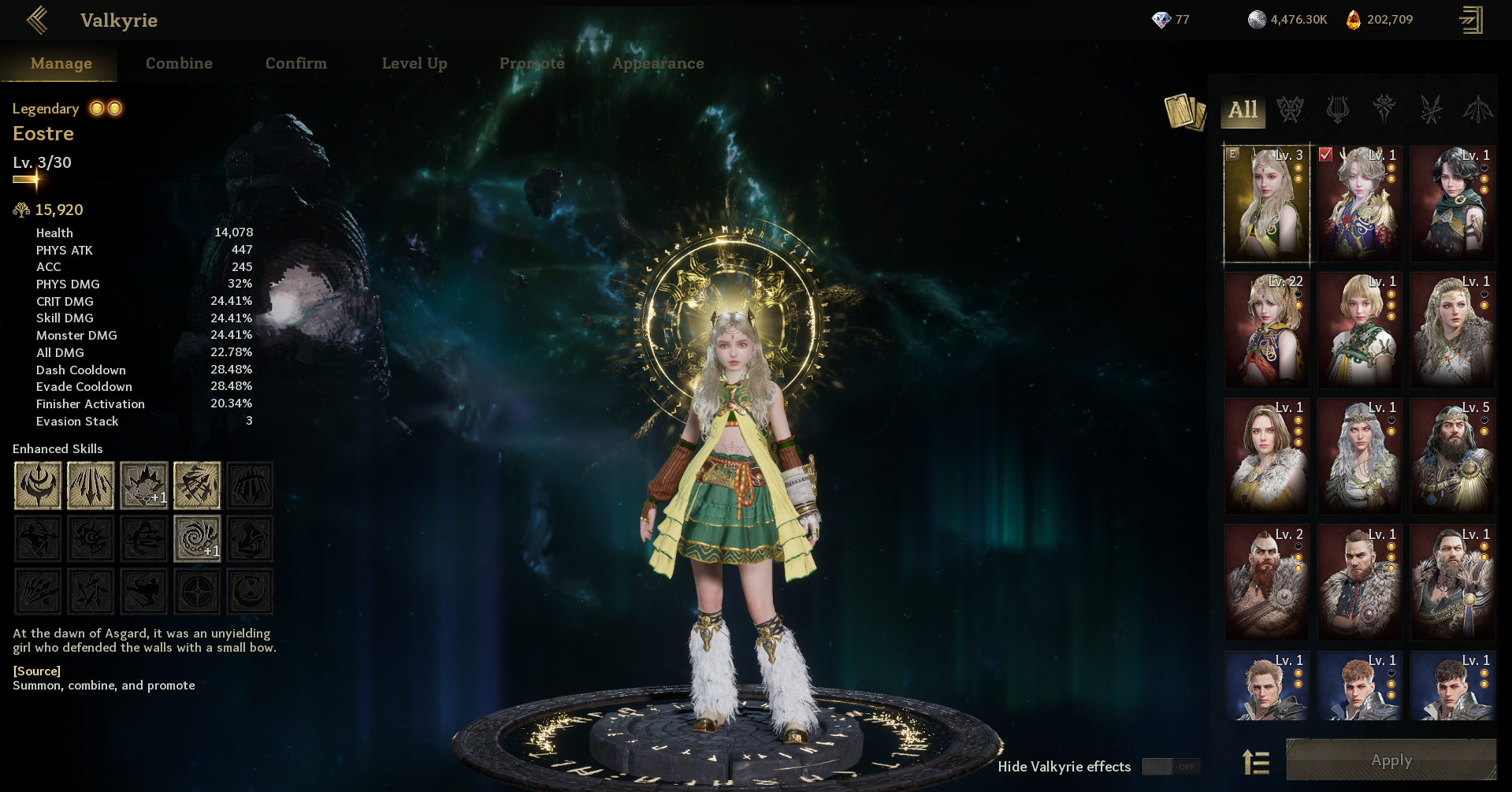Click the Apply button

coord(1391,760)
